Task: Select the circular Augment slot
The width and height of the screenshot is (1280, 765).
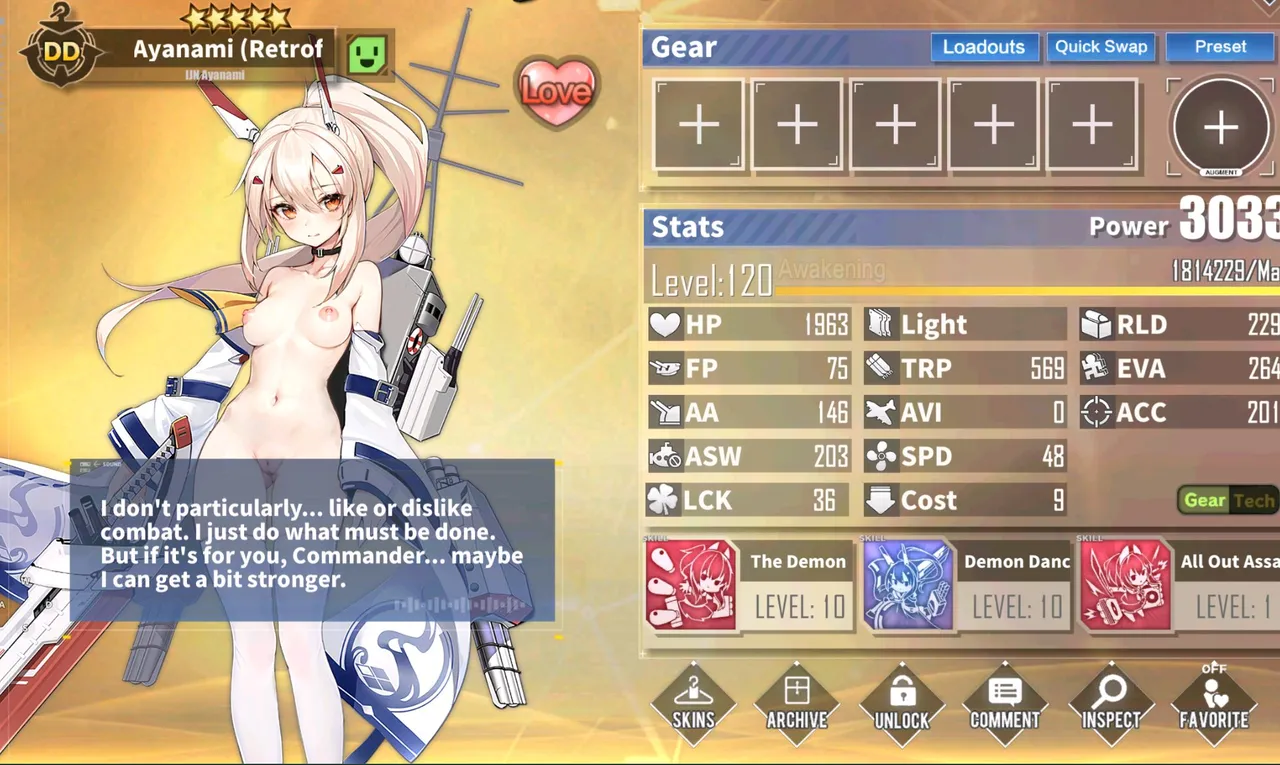Action: point(1220,127)
